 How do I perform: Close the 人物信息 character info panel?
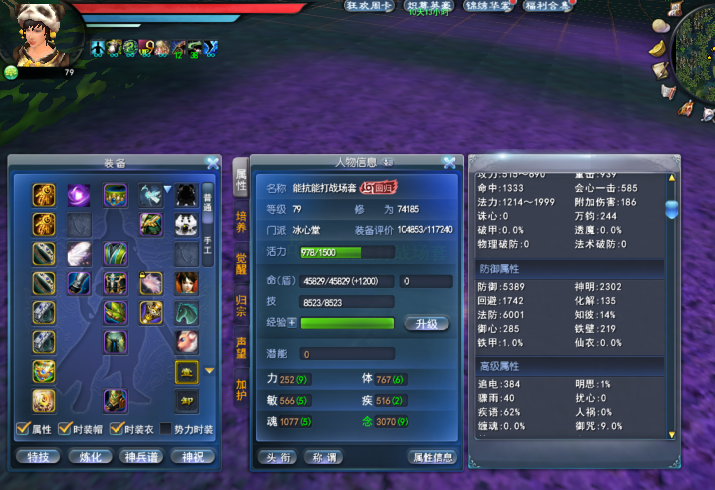(x=449, y=163)
